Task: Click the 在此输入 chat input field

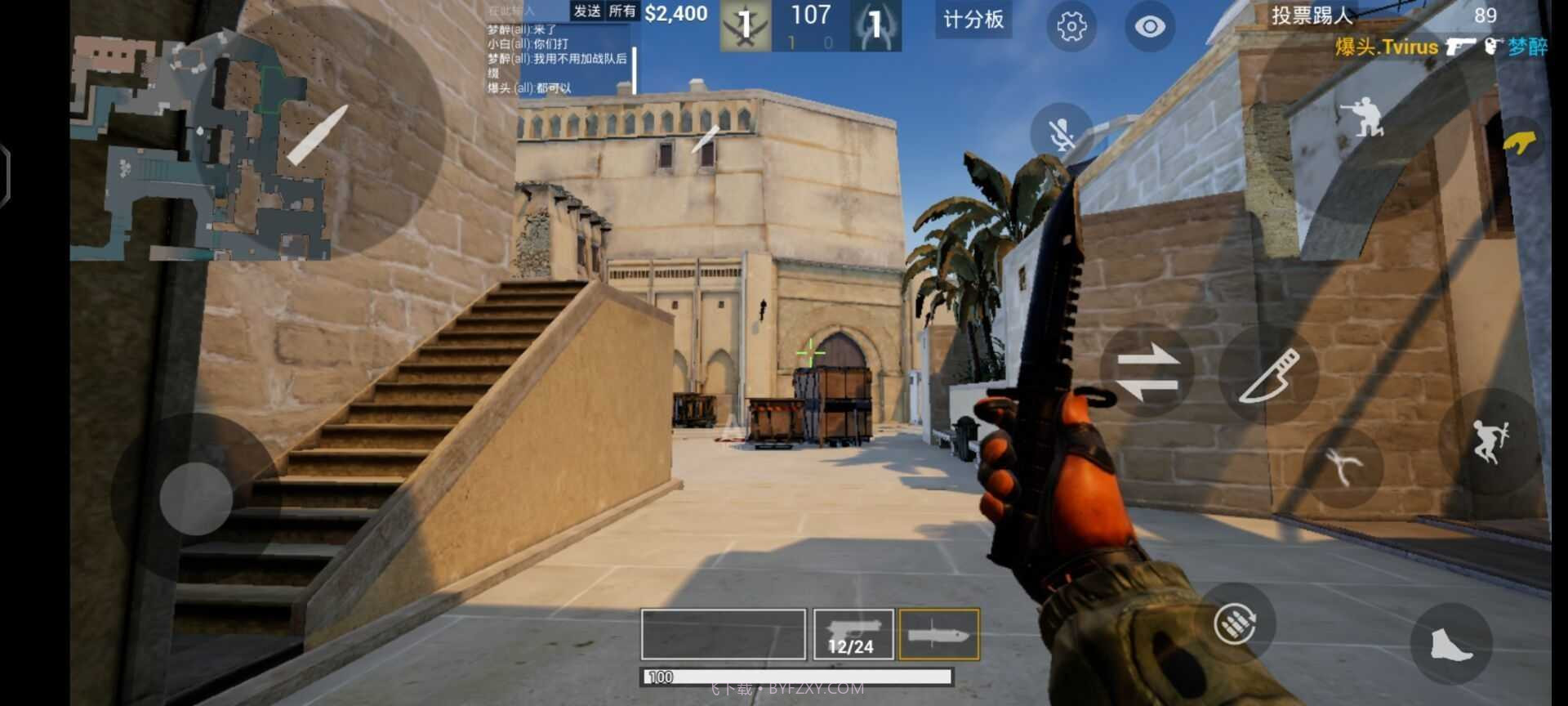Action: pyautogui.click(x=509, y=11)
